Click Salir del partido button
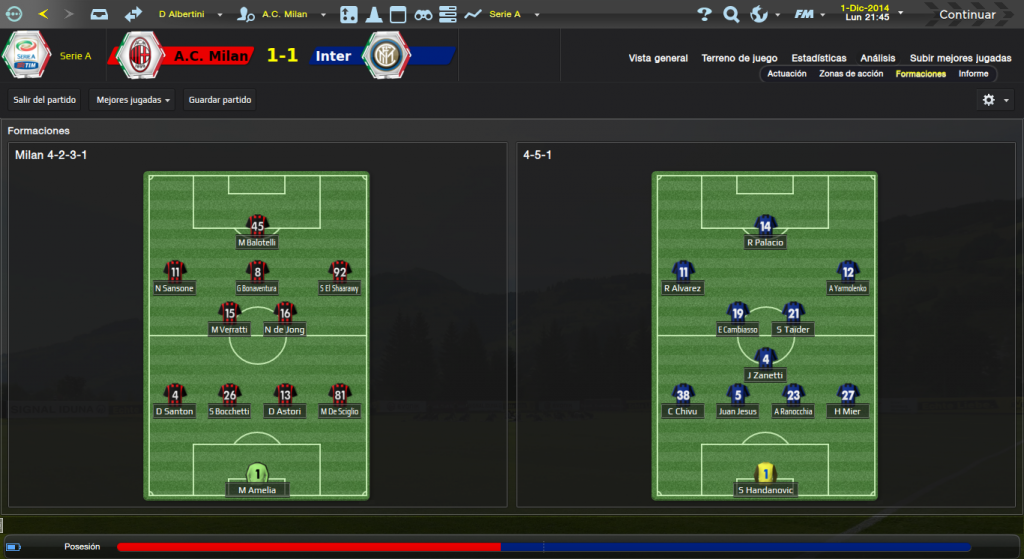 45,99
